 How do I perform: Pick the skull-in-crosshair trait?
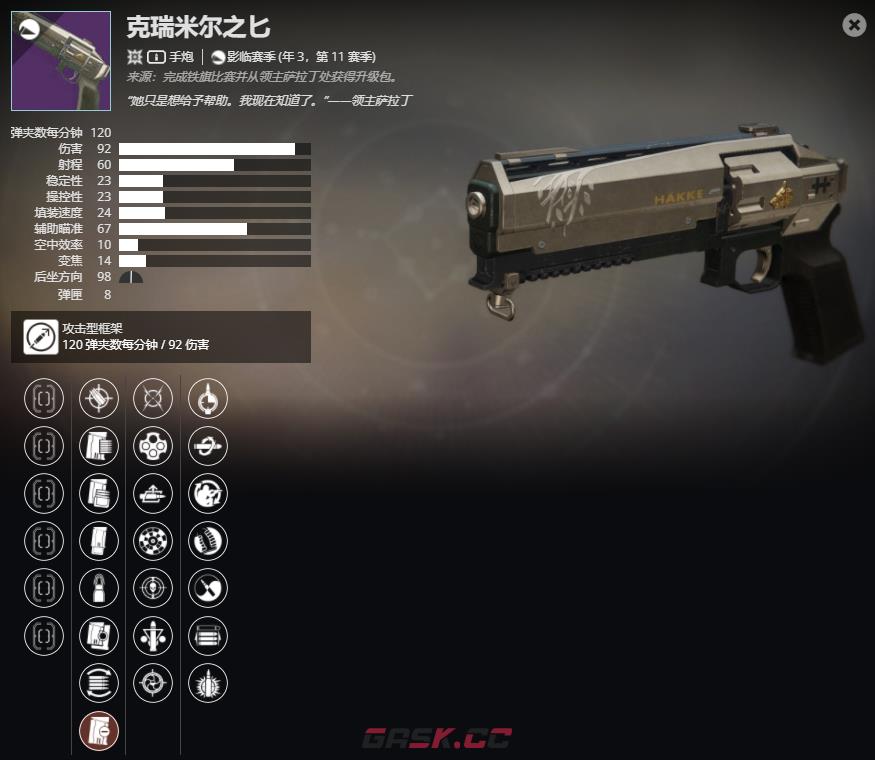[x=153, y=588]
